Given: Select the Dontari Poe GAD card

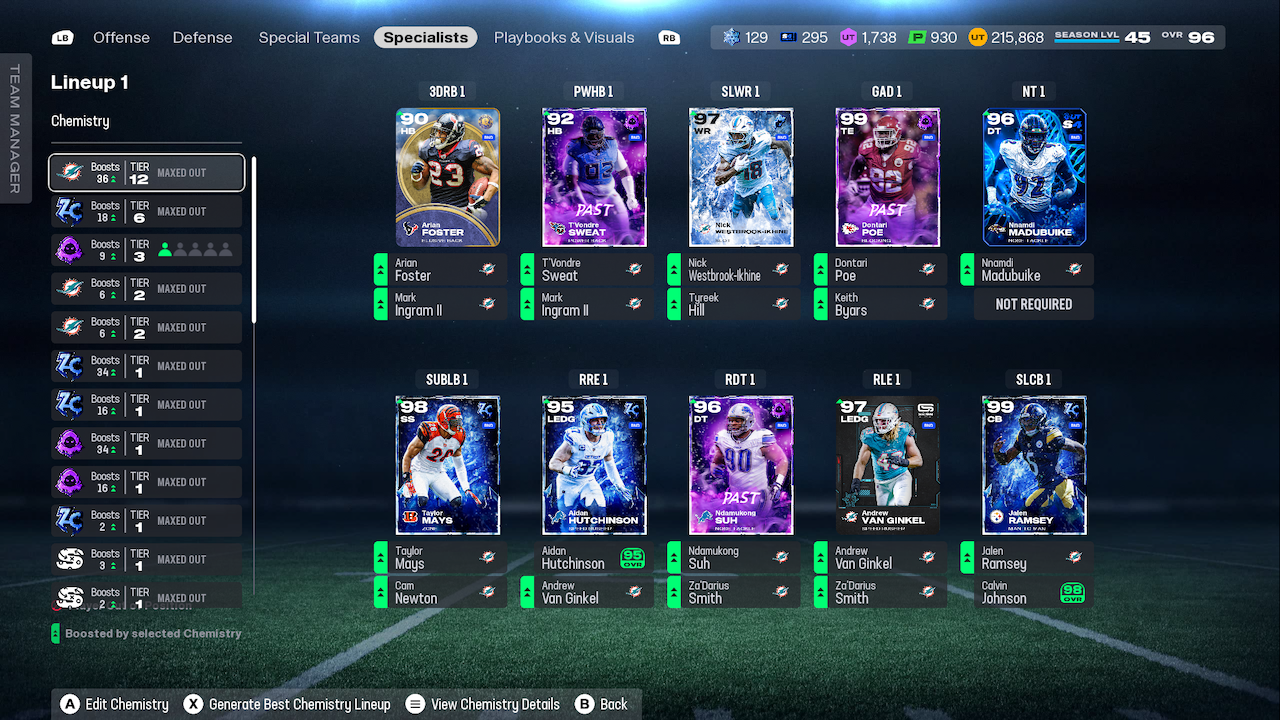Looking at the screenshot, I should [887, 177].
